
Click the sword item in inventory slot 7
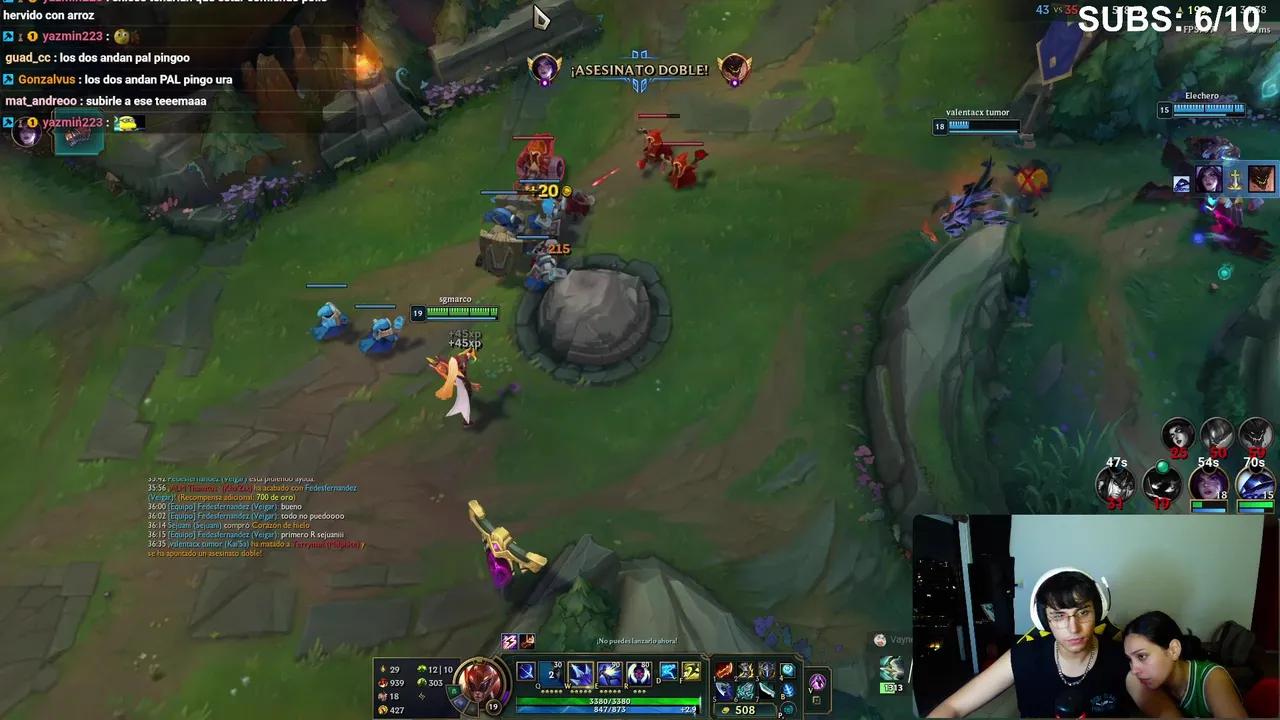(x=767, y=690)
